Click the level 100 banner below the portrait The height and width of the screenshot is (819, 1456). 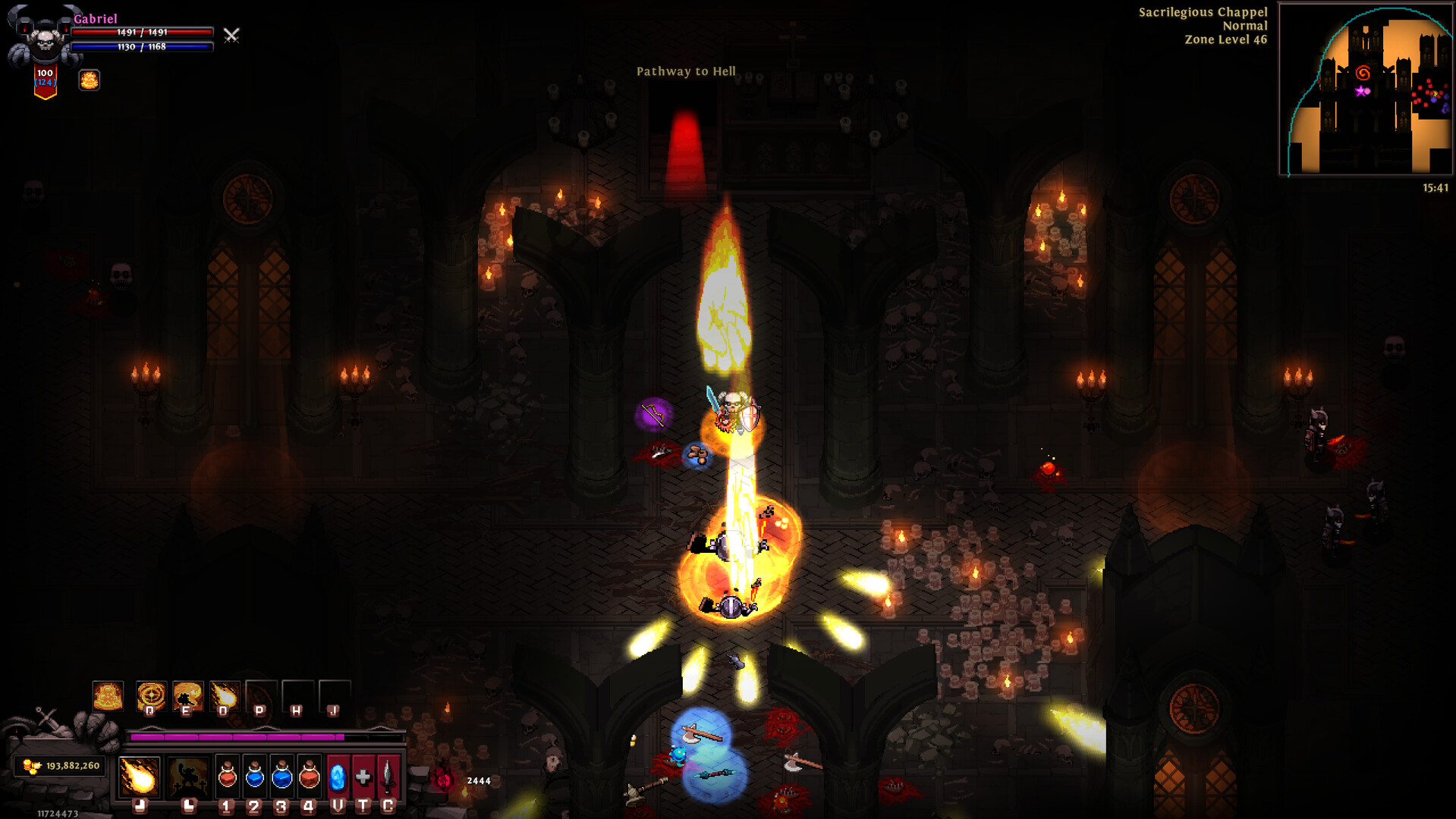[x=43, y=78]
